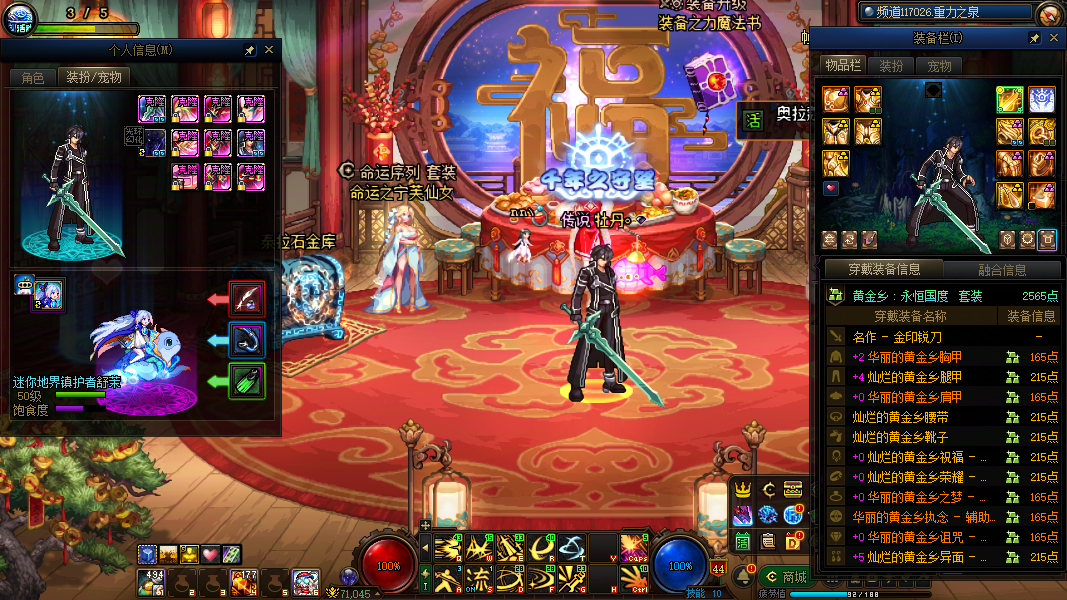Switch to the 装扮 tab in equipment window
This screenshot has height=600, width=1067.
[890, 66]
